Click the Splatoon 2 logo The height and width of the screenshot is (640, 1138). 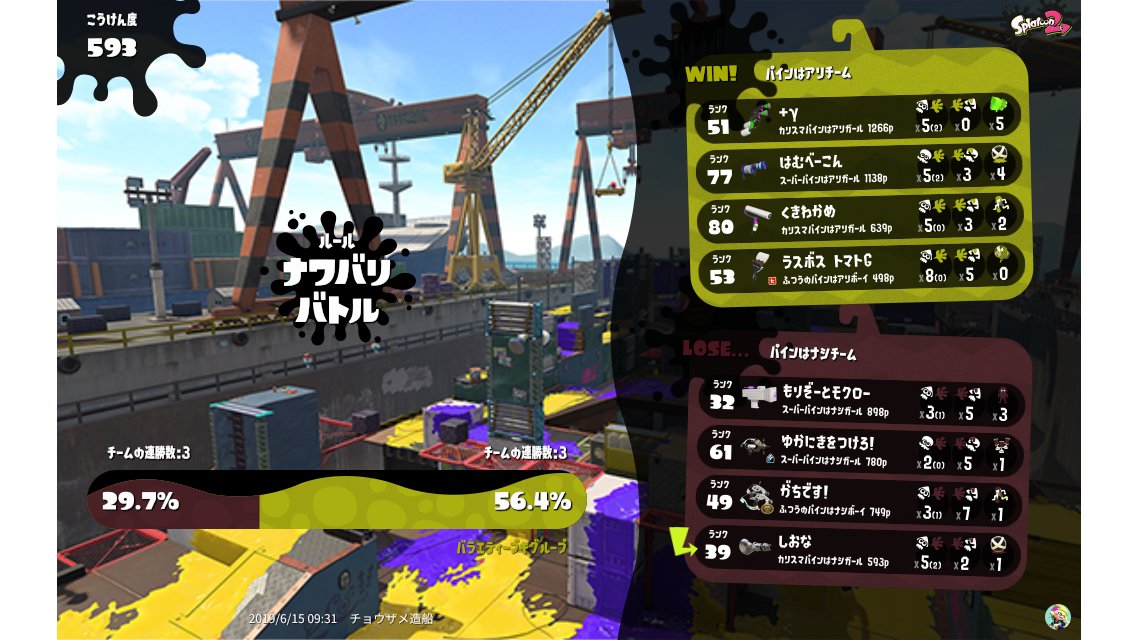[1039, 23]
